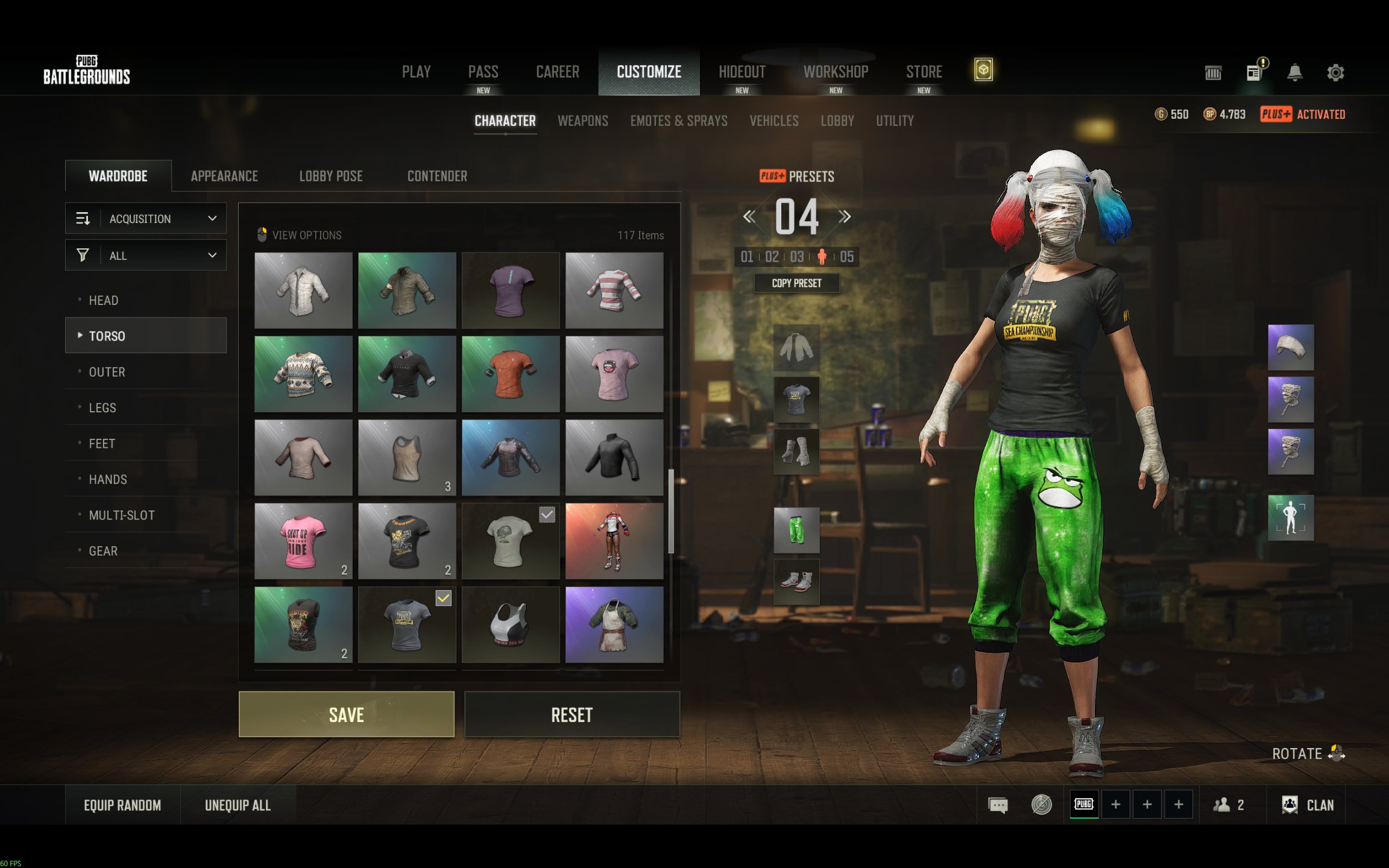Open the Lobby Pose tab
The image size is (1389, 868).
(330, 176)
